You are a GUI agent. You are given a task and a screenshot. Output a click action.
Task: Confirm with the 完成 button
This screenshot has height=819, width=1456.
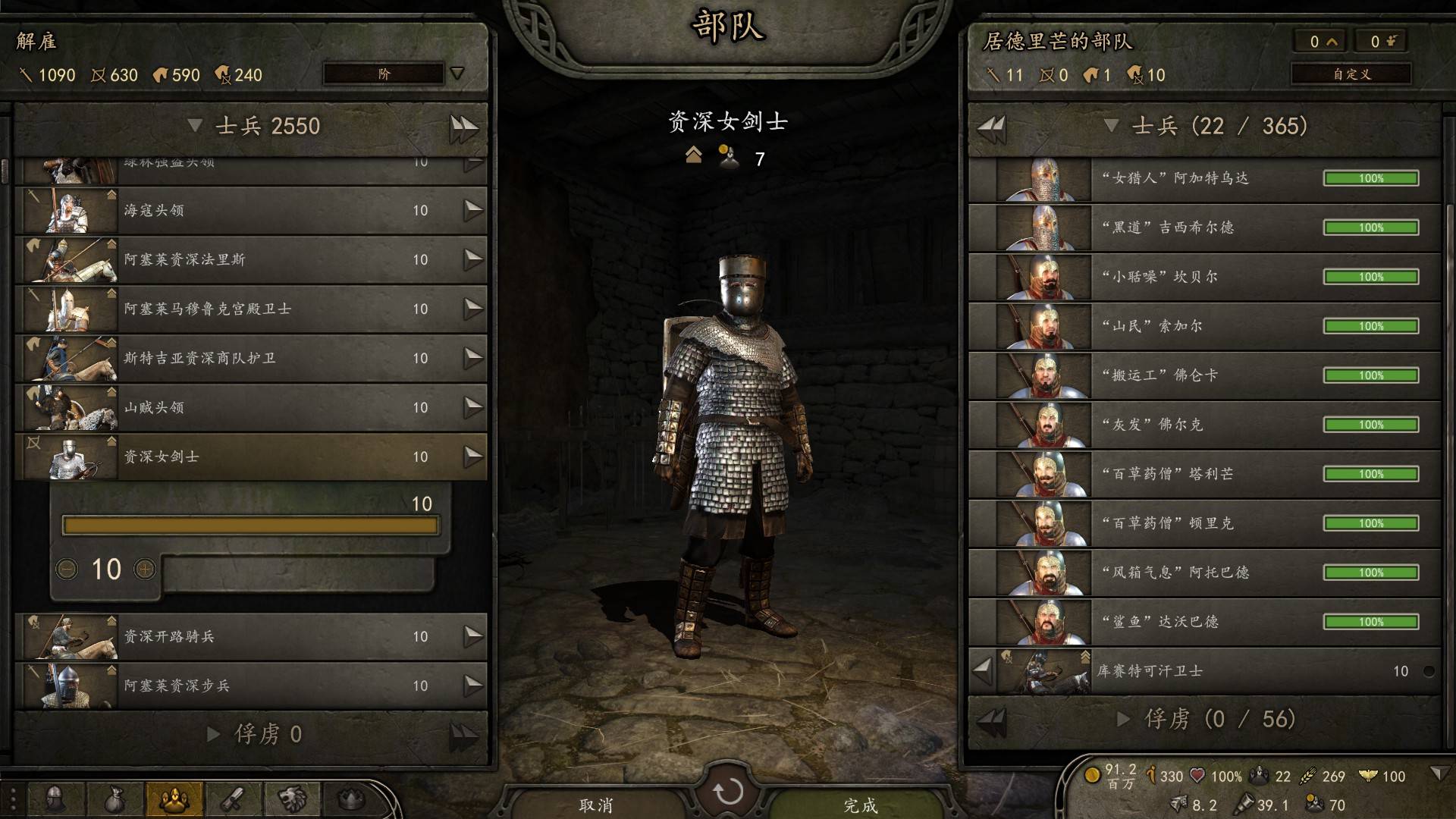(860, 804)
